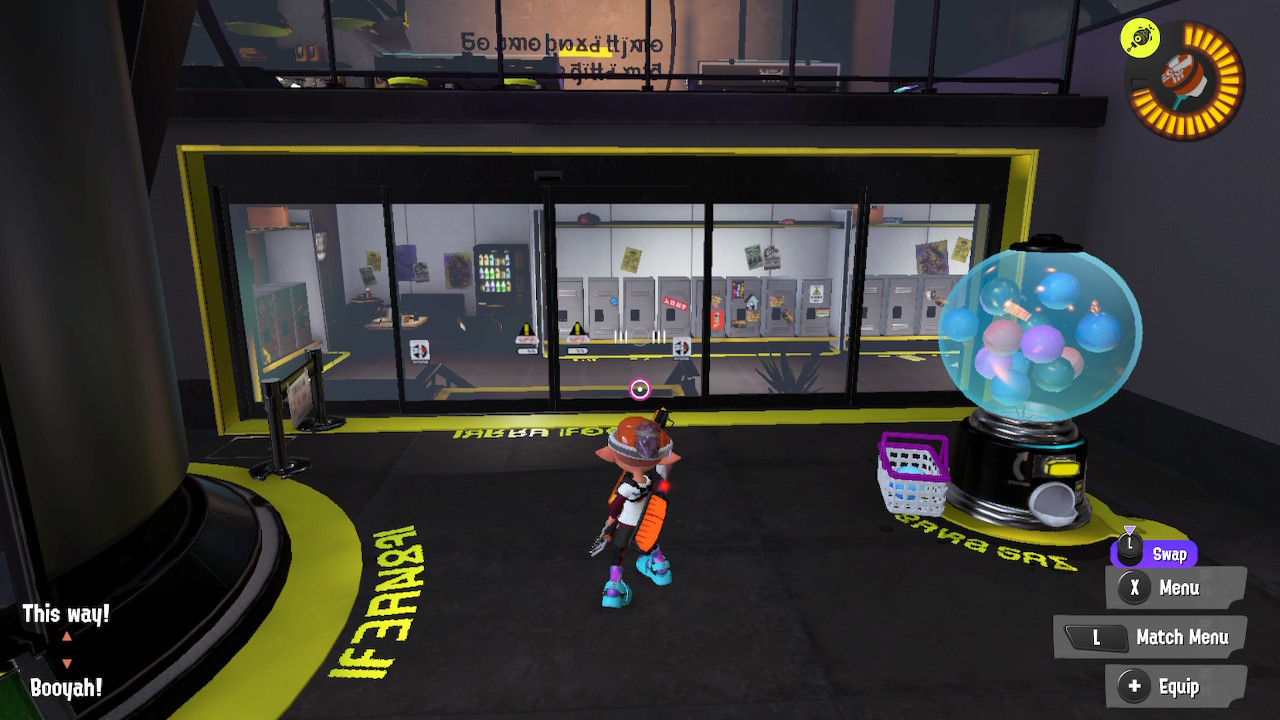This screenshot has width=1280, height=720.
Task: Click the orange up arrow above Booyah
Action: [x=66, y=637]
